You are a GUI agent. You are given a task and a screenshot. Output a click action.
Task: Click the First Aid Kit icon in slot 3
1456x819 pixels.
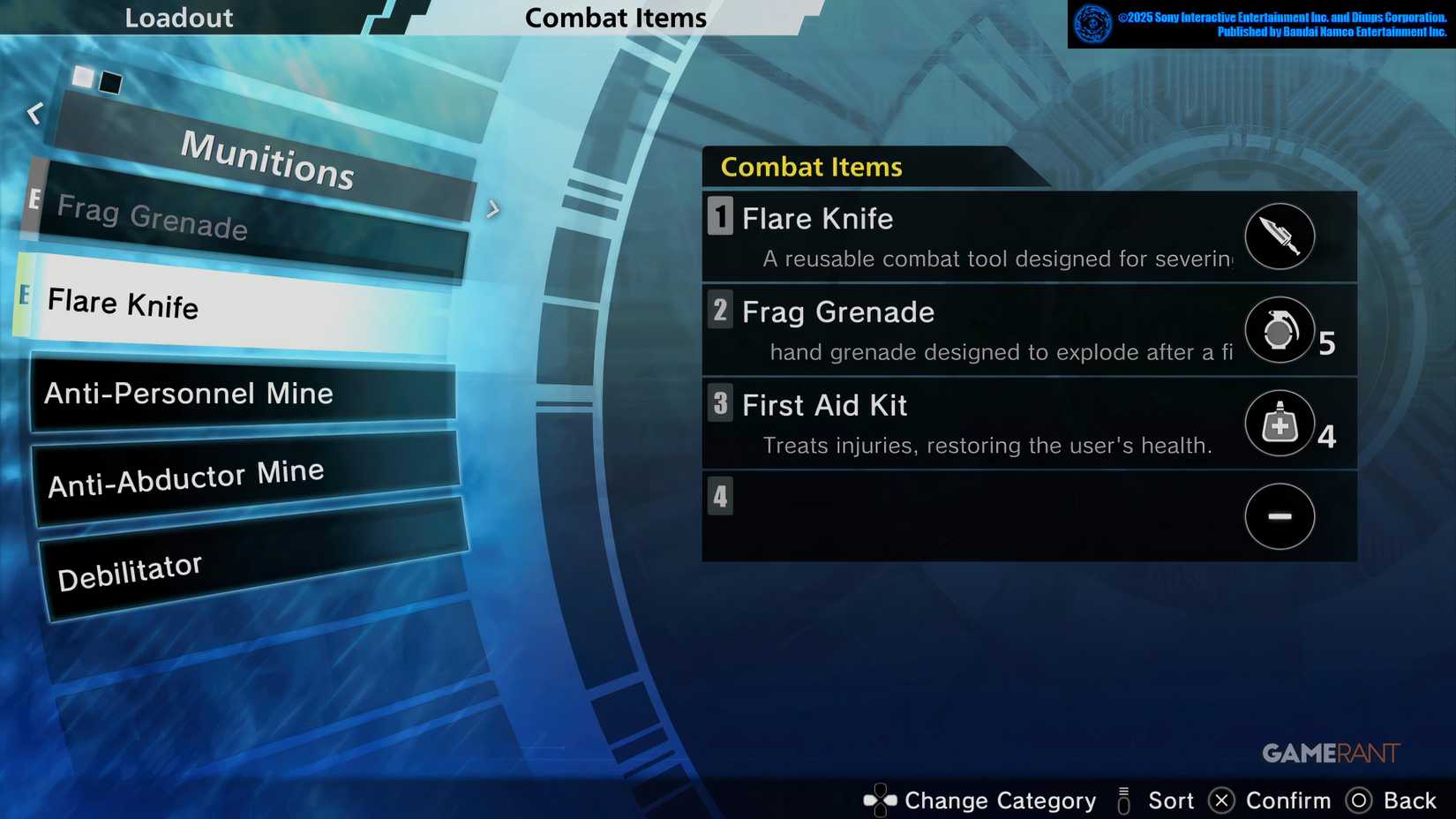[x=1280, y=424]
